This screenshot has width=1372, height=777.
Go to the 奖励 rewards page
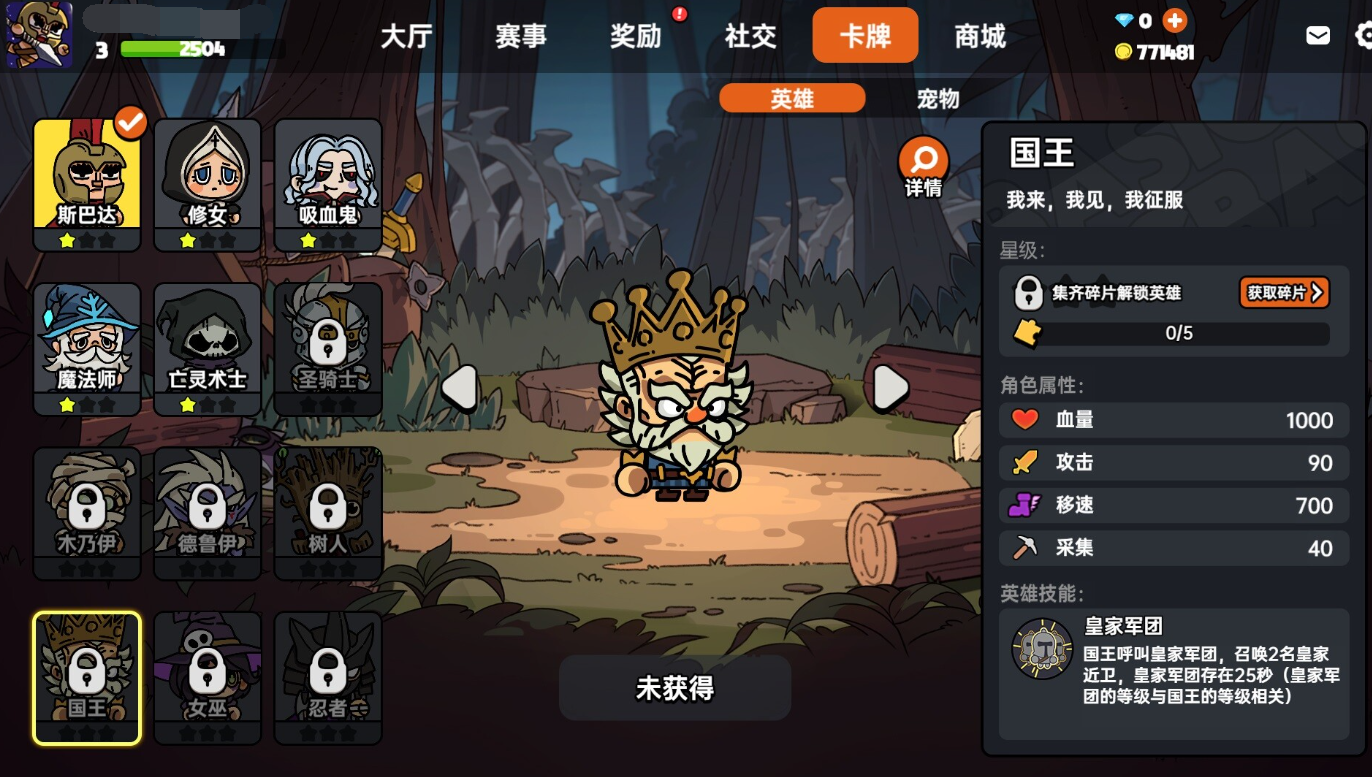(x=634, y=36)
